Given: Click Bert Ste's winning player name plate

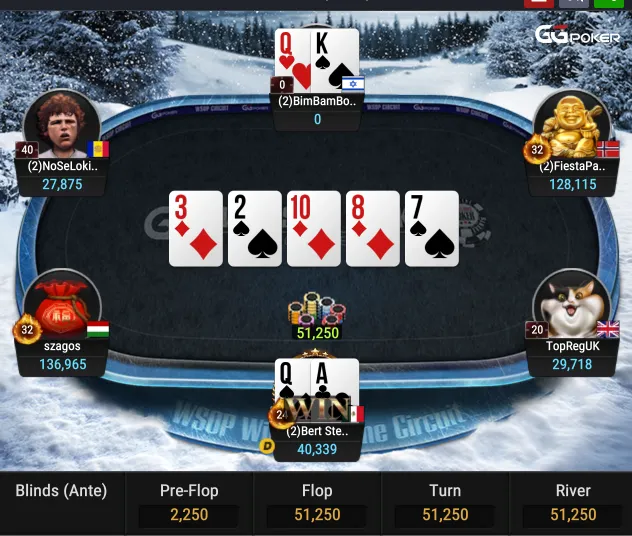Looking at the screenshot, I should [317, 432].
